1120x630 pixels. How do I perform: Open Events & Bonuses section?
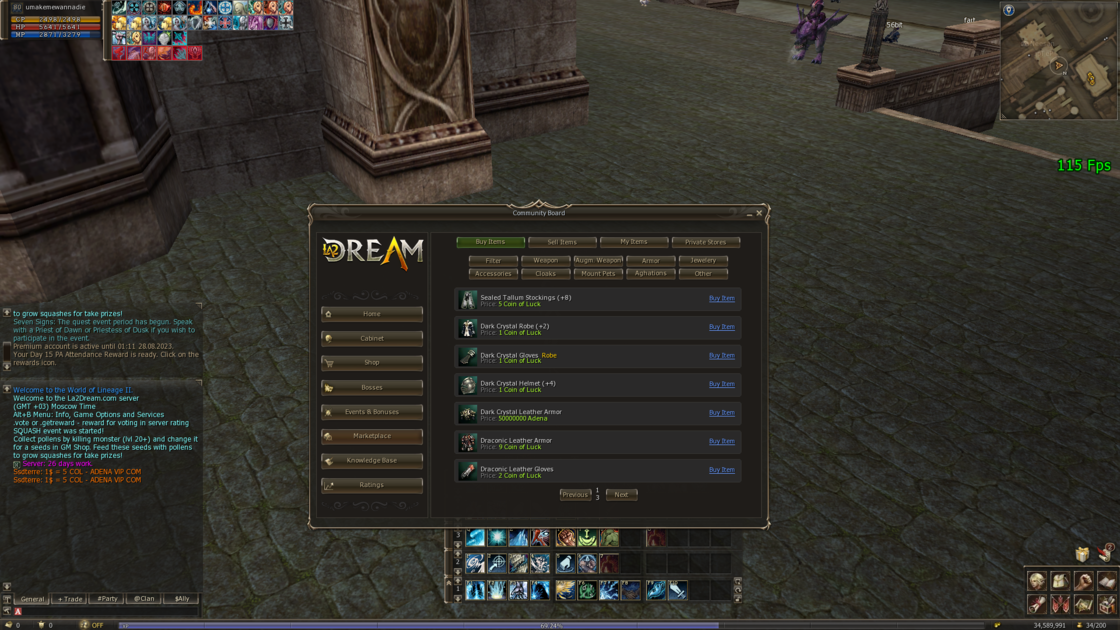(x=372, y=412)
